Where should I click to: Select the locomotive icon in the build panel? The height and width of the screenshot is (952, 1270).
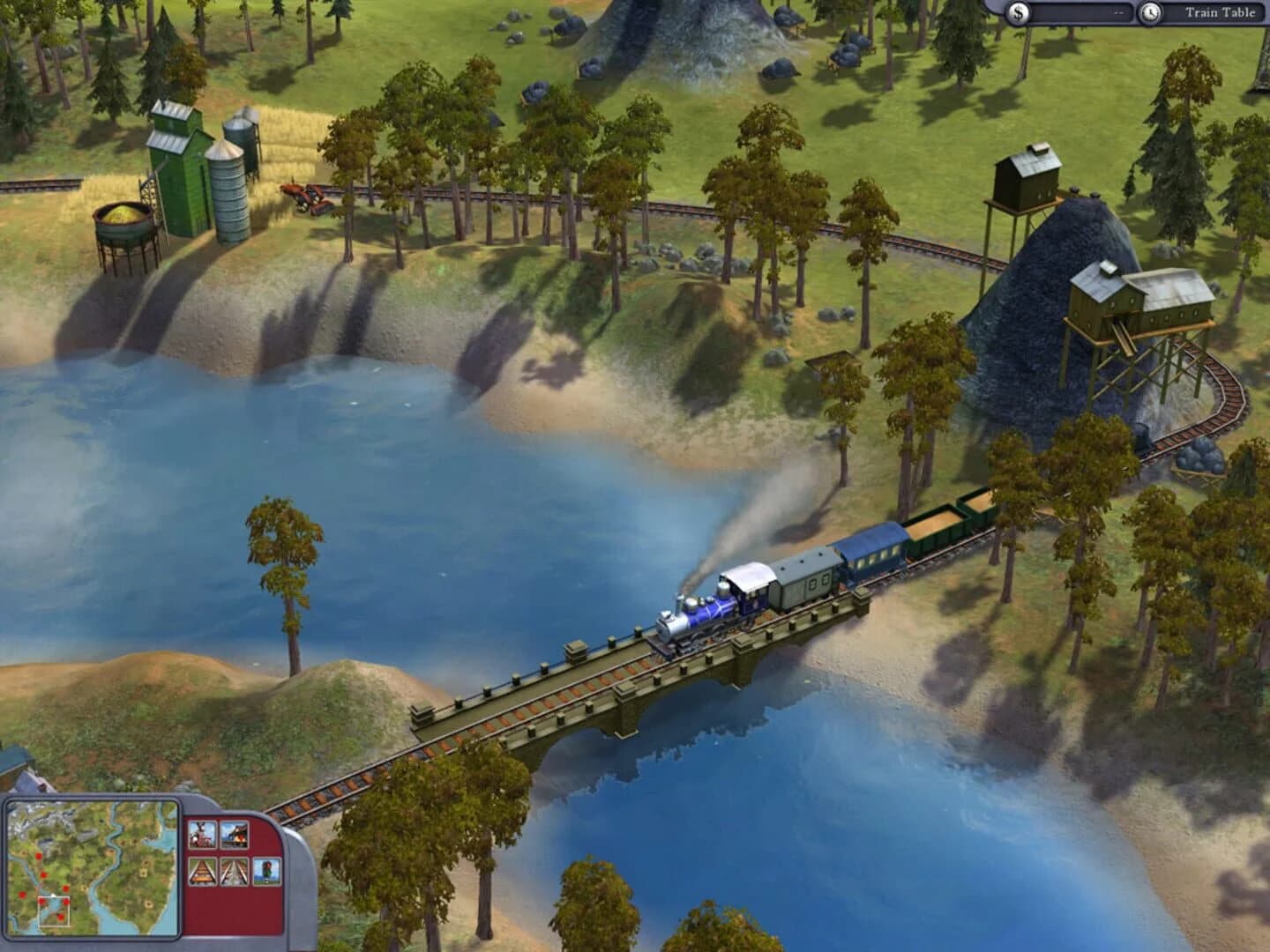tap(202, 835)
